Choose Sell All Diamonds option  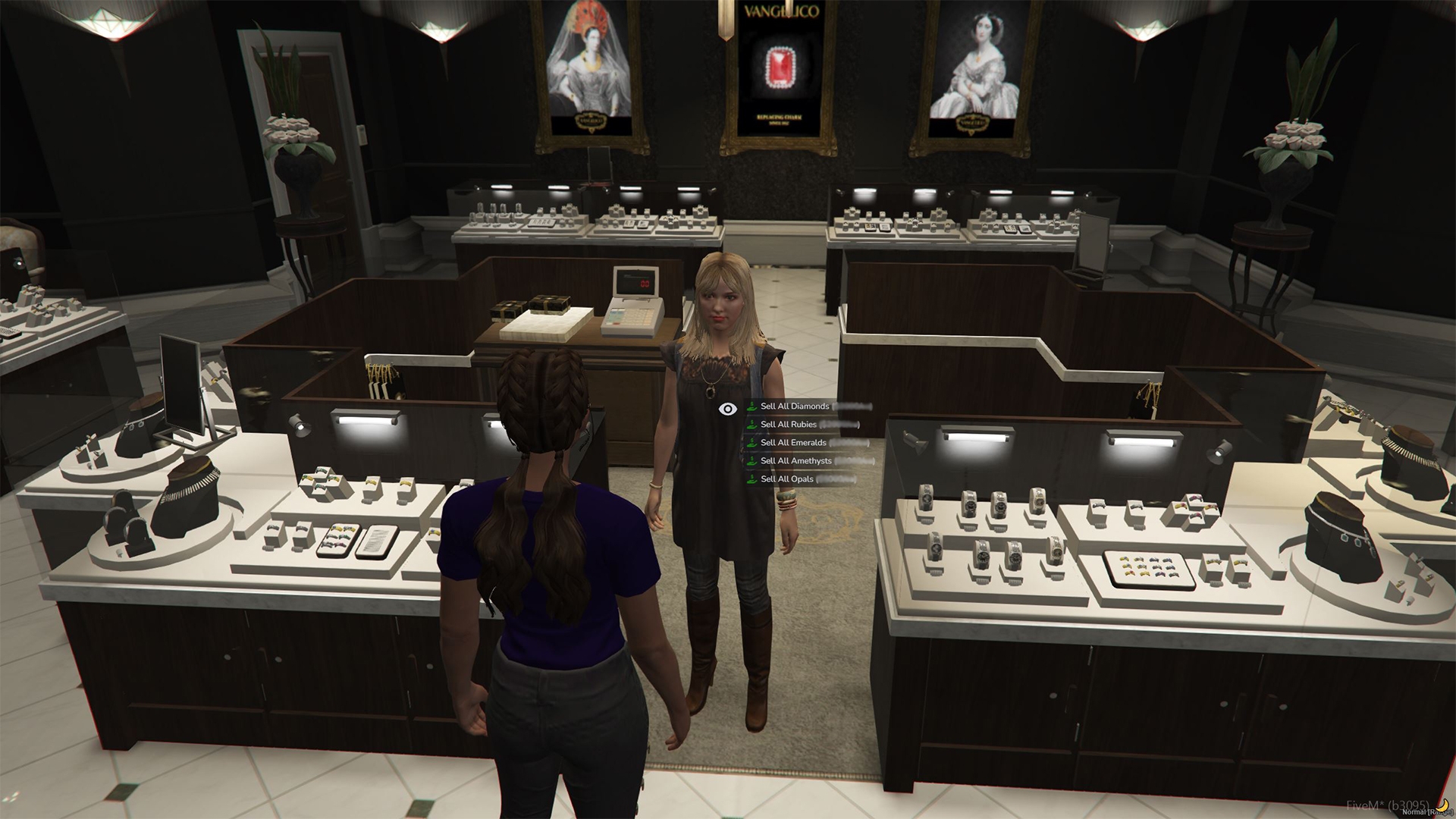tap(795, 406)
